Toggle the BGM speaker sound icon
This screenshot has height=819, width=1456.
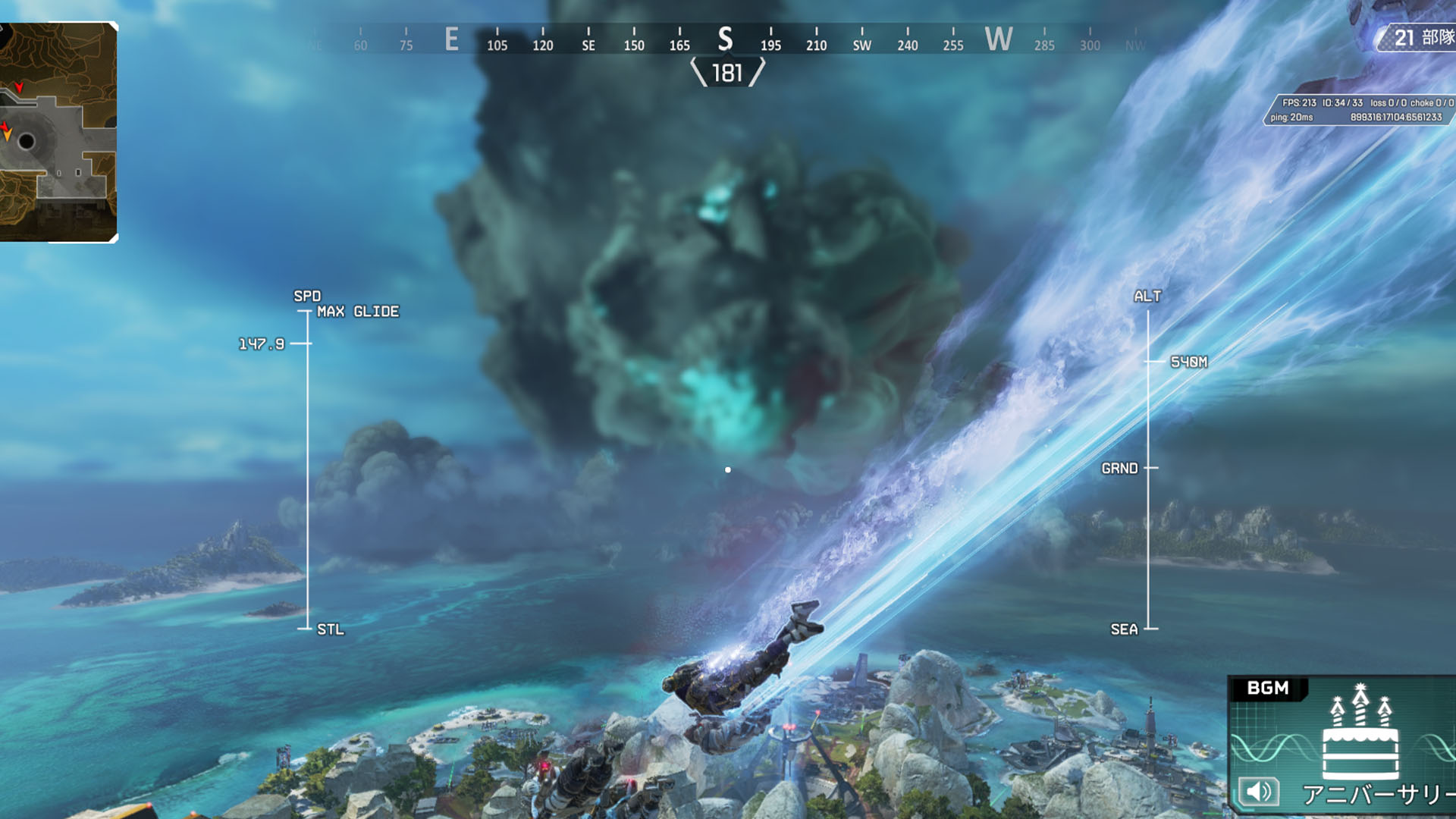(1259, 792)
